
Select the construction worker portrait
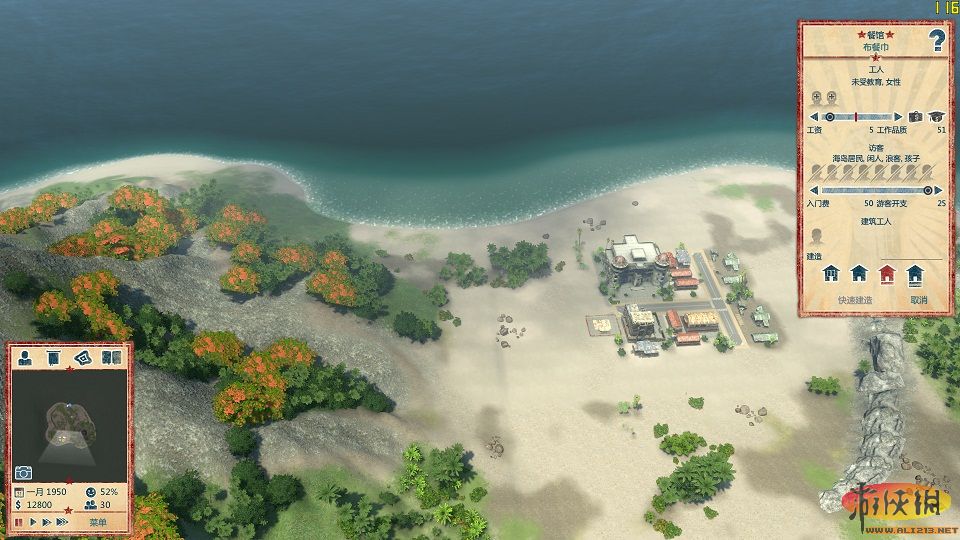816,237
